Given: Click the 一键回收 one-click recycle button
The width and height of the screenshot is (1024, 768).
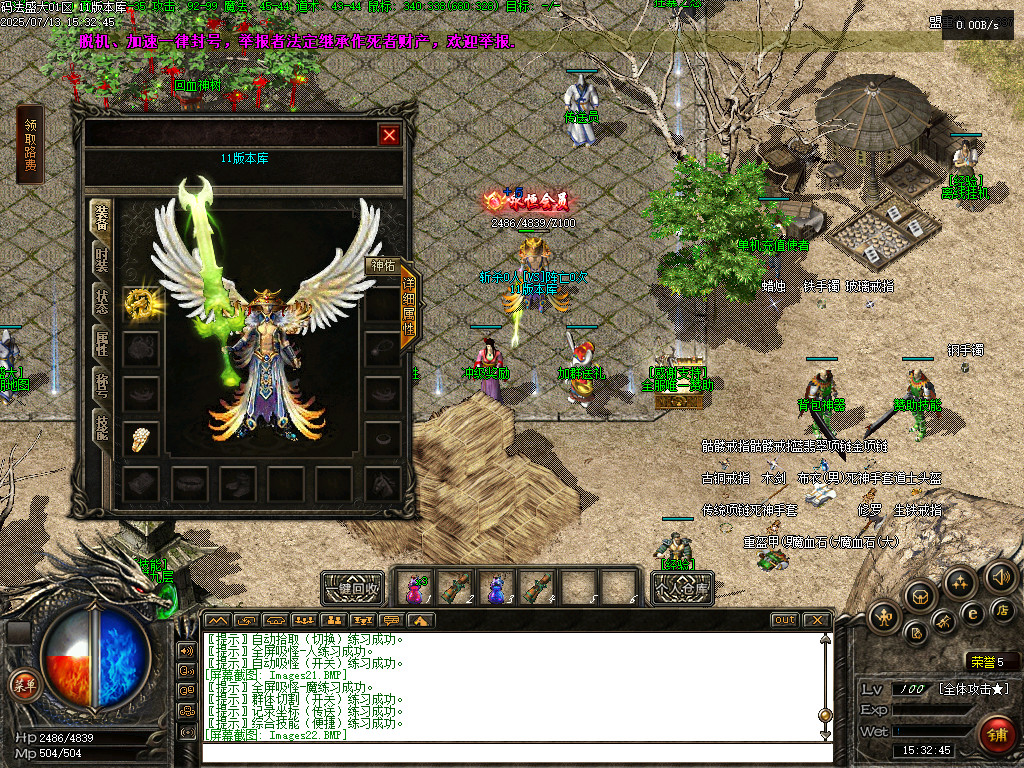Looking at the screenshot, I should point(352,588).
